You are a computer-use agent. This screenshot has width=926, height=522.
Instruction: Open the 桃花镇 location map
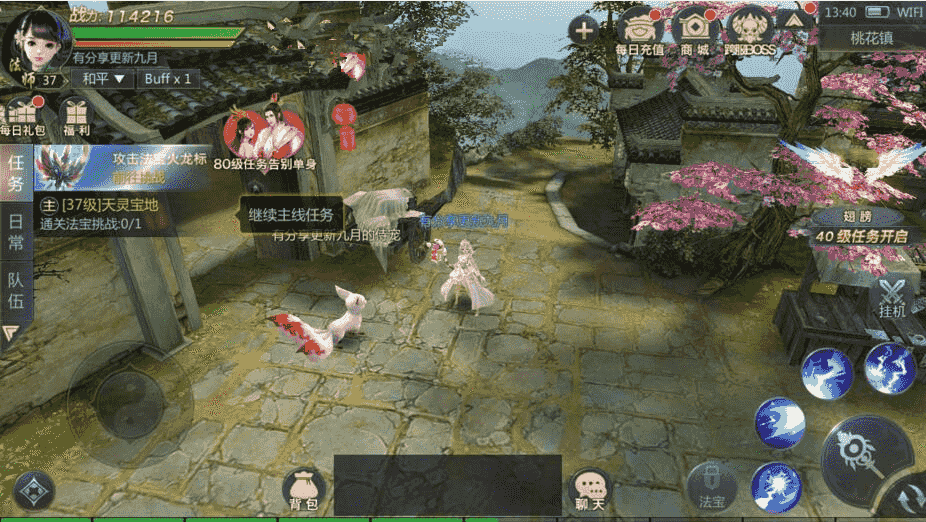coord(871,38)
